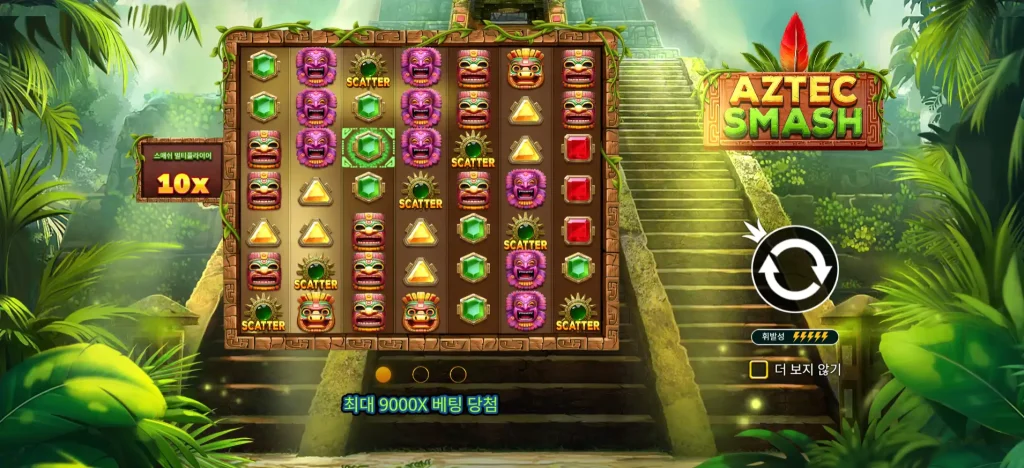
Task: Click the circular arrows continue button
Action: click(794, 269)
